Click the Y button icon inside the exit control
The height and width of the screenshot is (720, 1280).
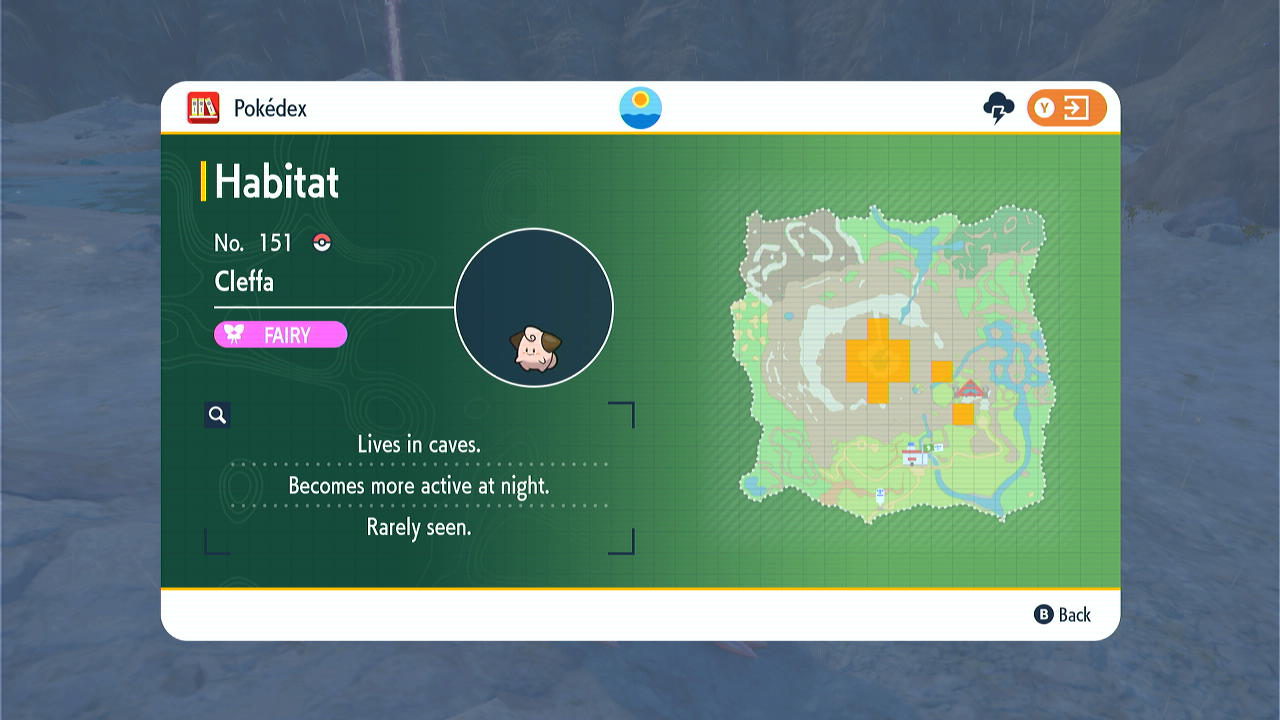tap(1045, 107)
